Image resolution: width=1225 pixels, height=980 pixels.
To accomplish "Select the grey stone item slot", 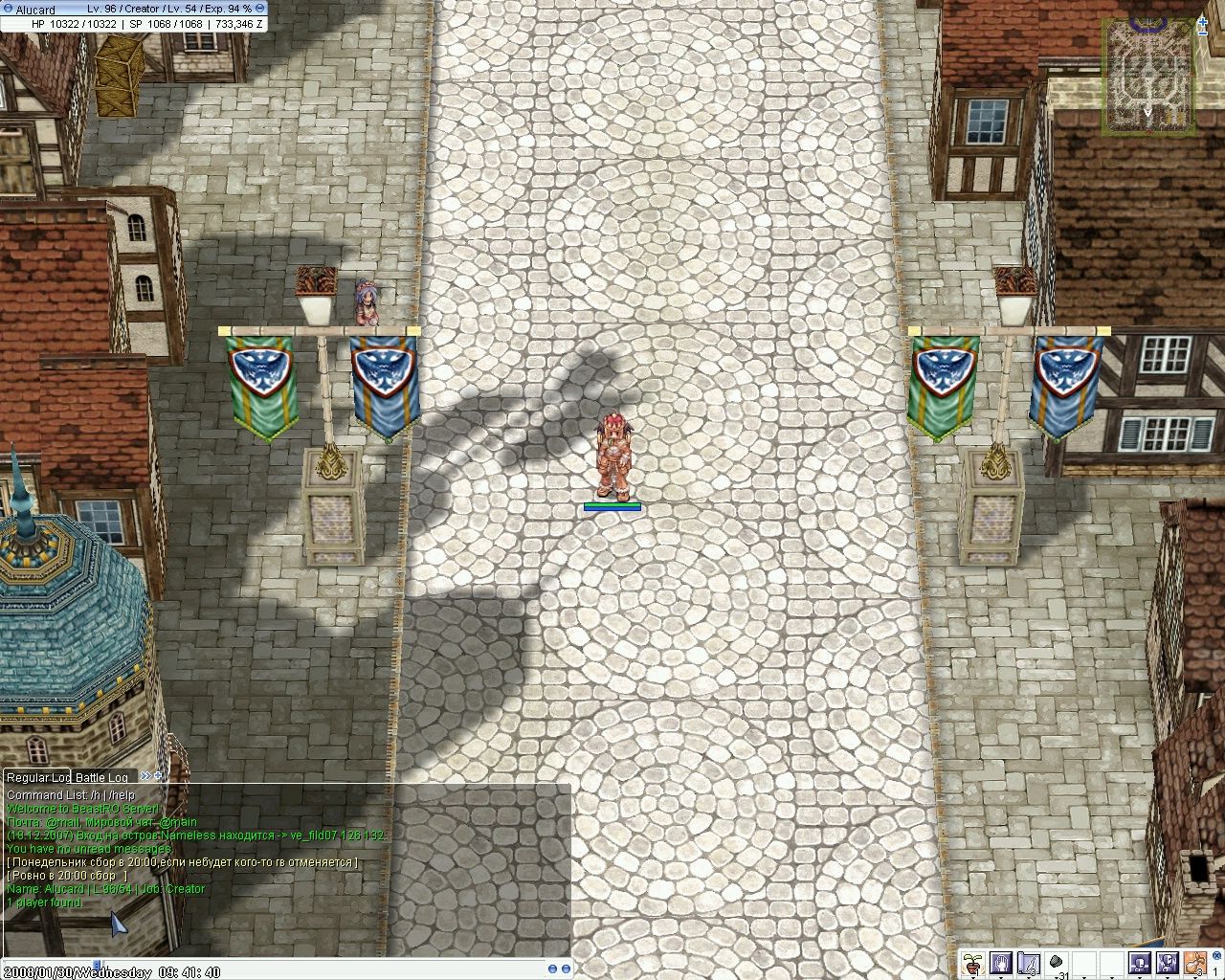I will coord(1057,961).
